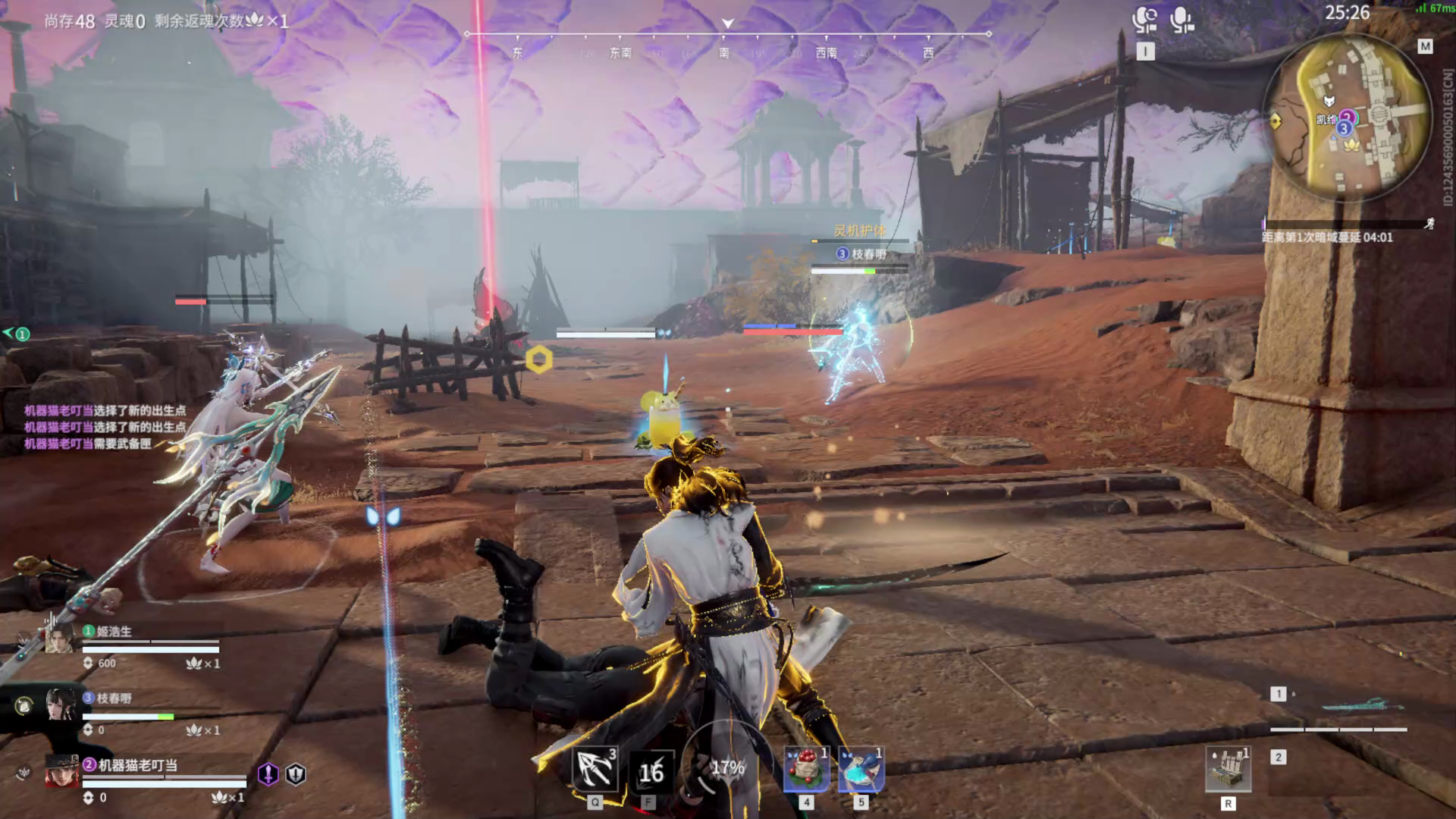Use the red berry sack item
Viewport: 1456px width, 819px height.
(x=806, y=770)
